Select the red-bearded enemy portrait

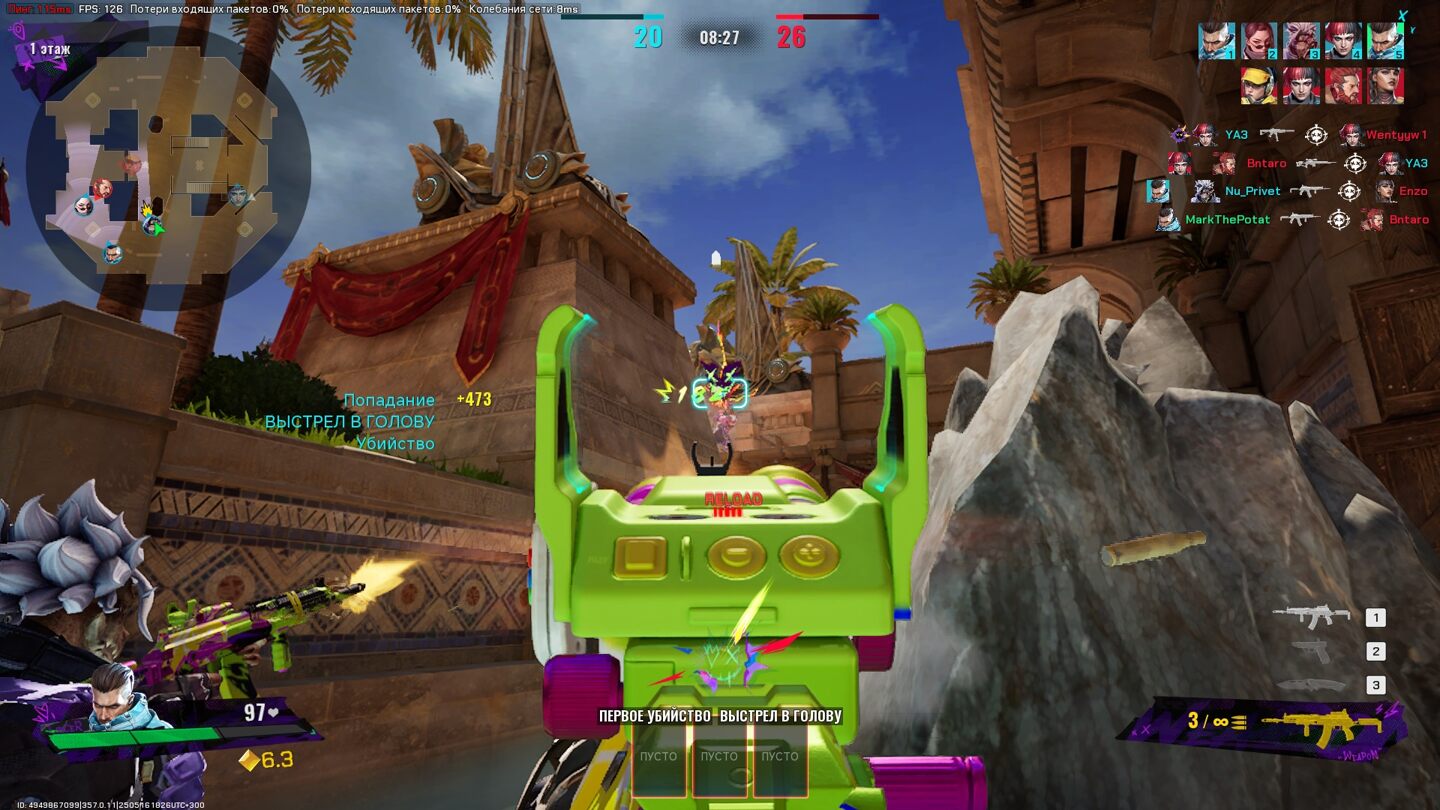pyautogui.click(x=1343, y=86)
